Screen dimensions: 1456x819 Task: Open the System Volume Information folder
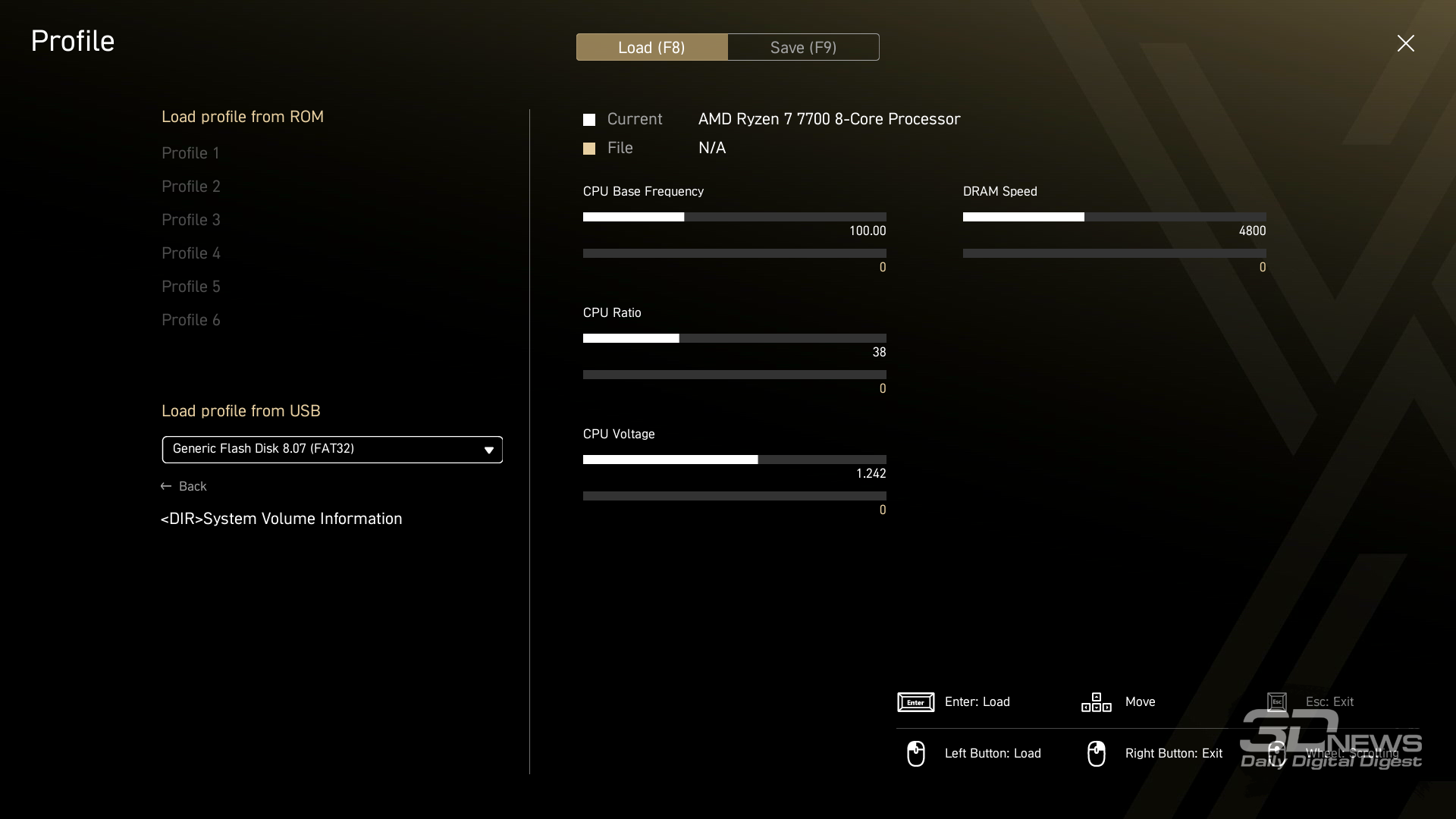tap(281, 519)
